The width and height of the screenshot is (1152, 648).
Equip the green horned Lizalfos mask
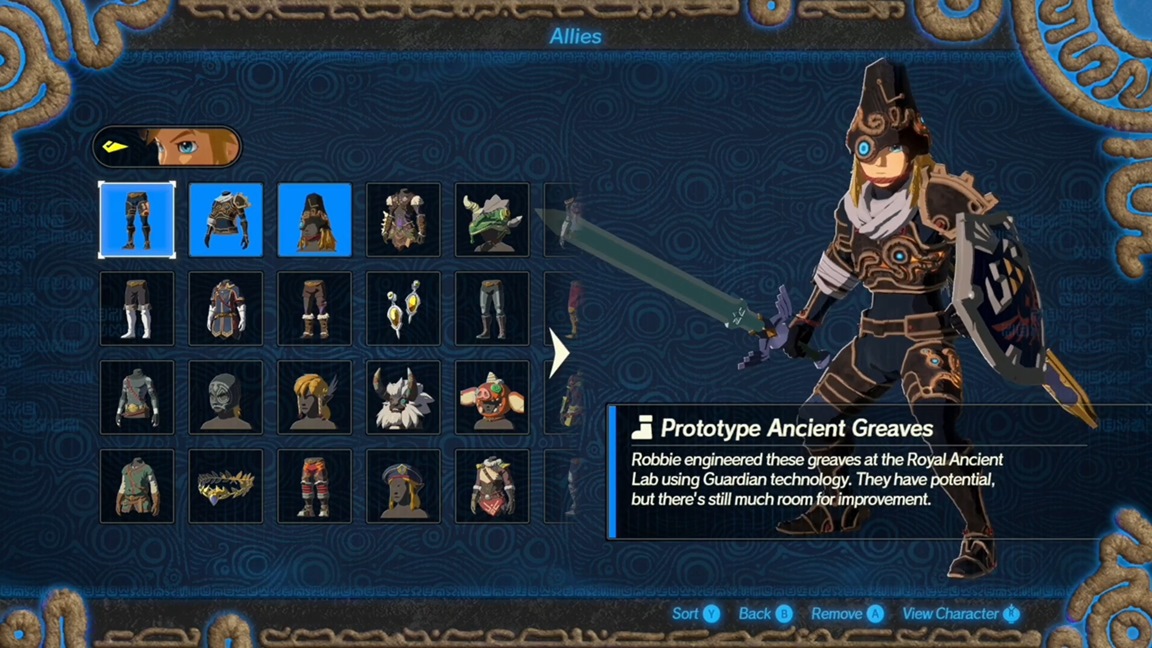pyautogui.click(x=493, y=220)
